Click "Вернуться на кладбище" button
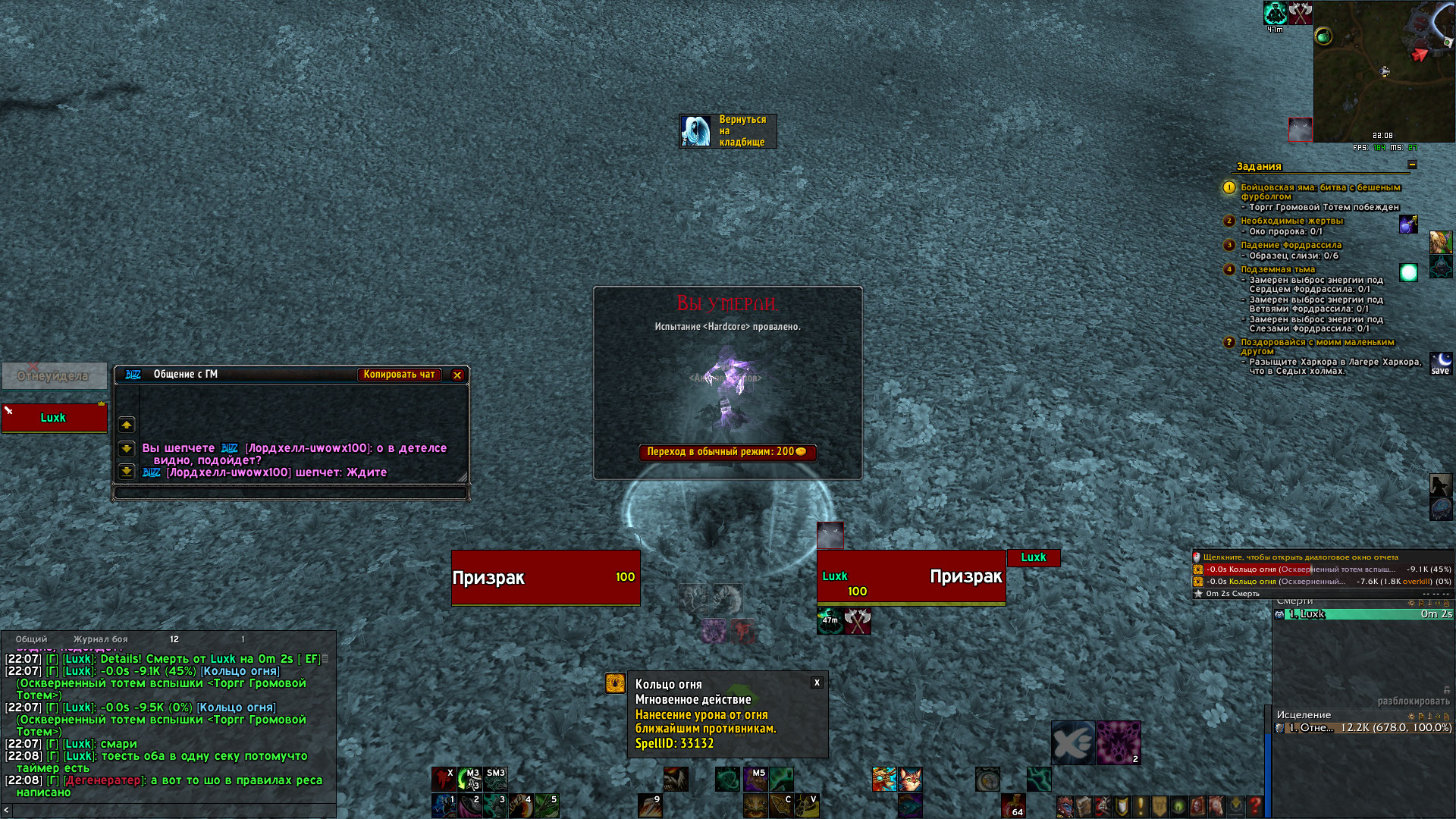Screen dimensions: 1456x819 tap(727, 131)
